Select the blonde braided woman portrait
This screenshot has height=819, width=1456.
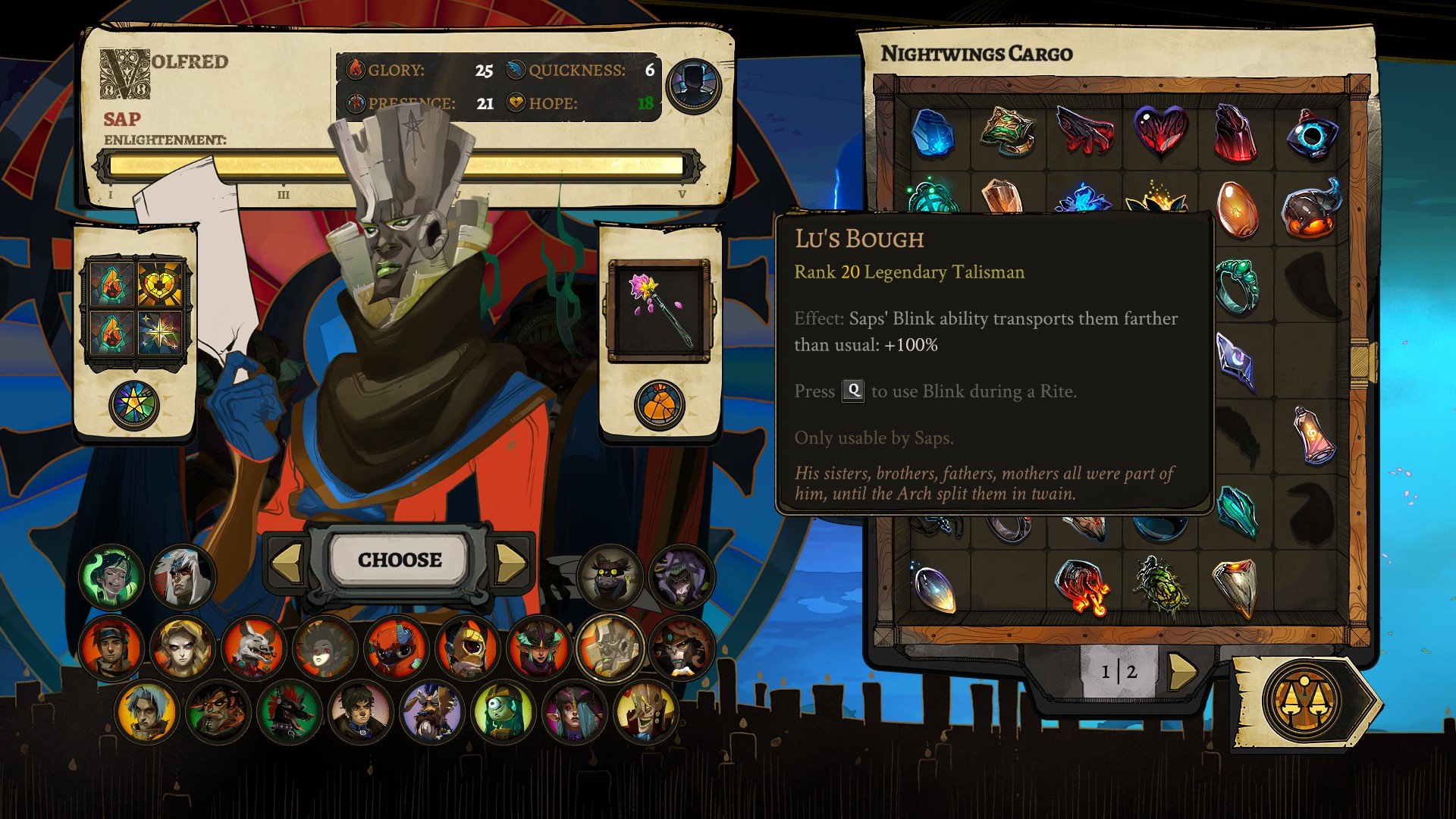coord(182,648)
